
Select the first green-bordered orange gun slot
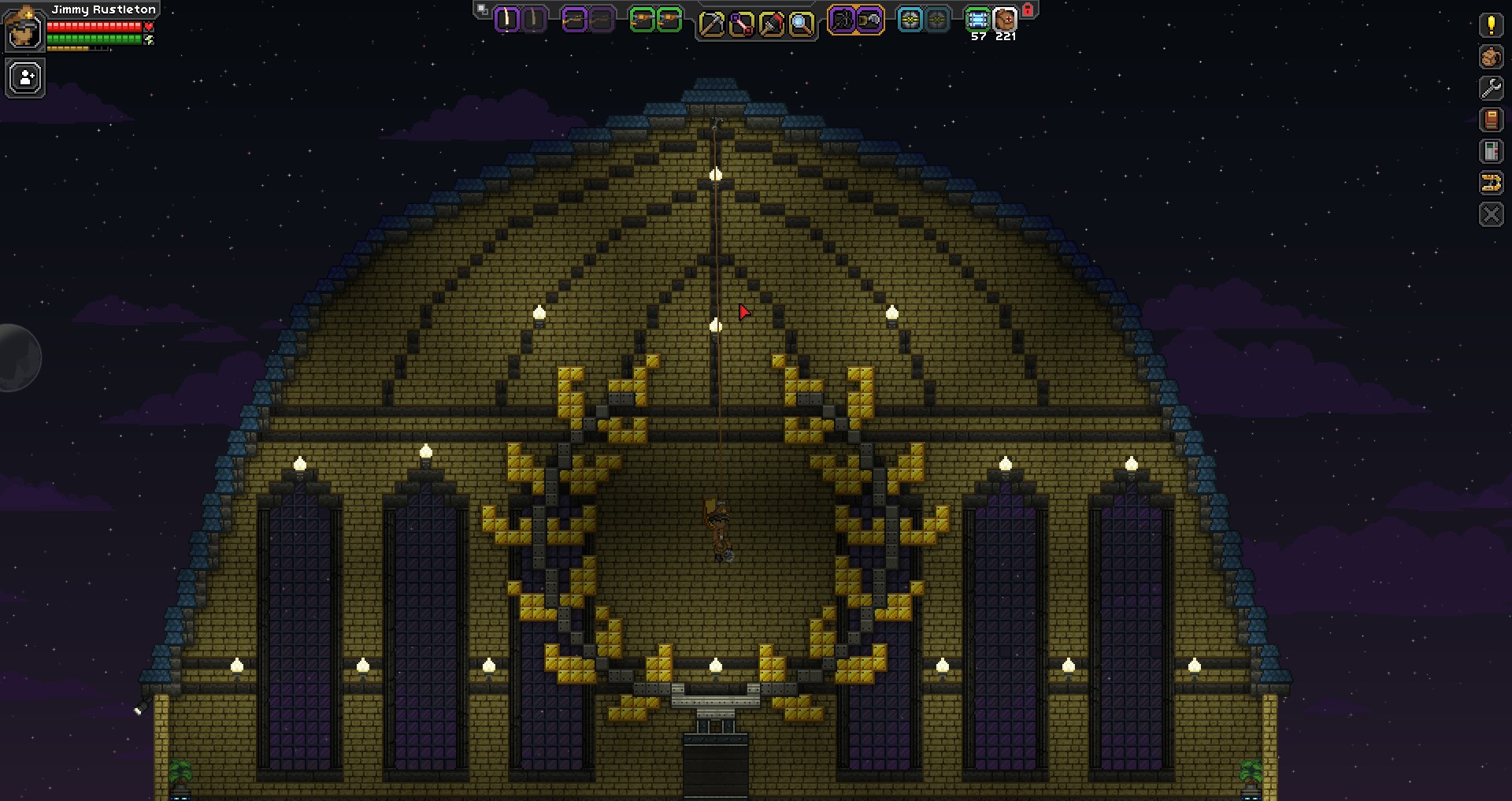click(643, 20)
